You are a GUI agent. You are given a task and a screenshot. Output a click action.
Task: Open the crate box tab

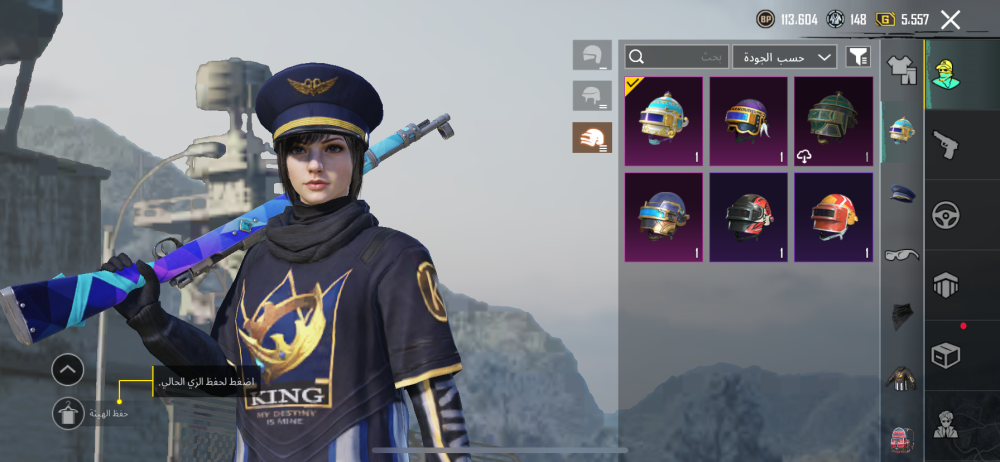point(945,355)
